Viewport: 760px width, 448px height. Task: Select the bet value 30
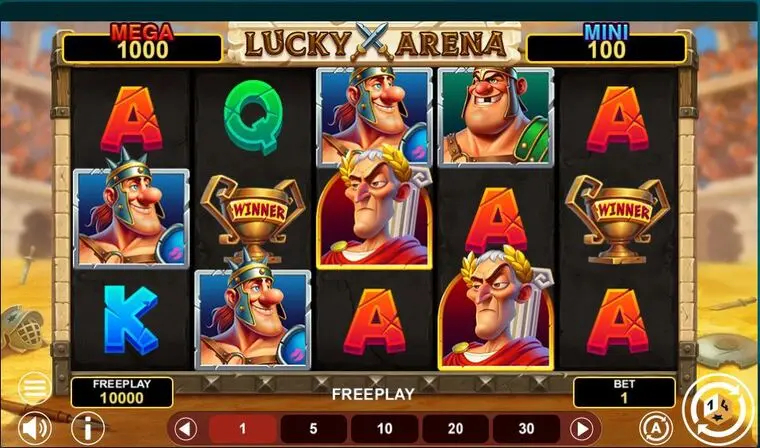coord(527,428)
